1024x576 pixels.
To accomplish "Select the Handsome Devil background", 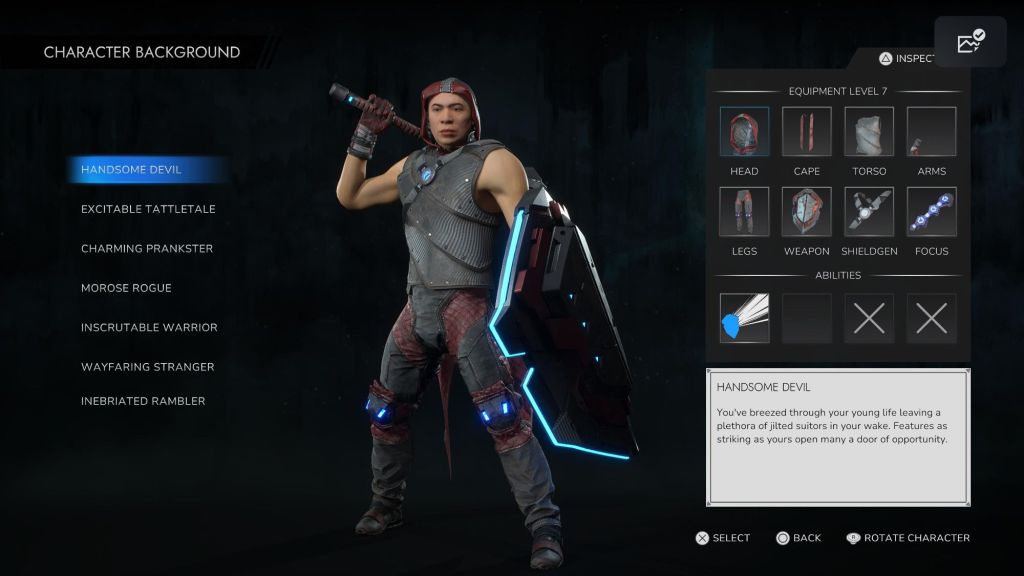I will click(x=132, y=170).
